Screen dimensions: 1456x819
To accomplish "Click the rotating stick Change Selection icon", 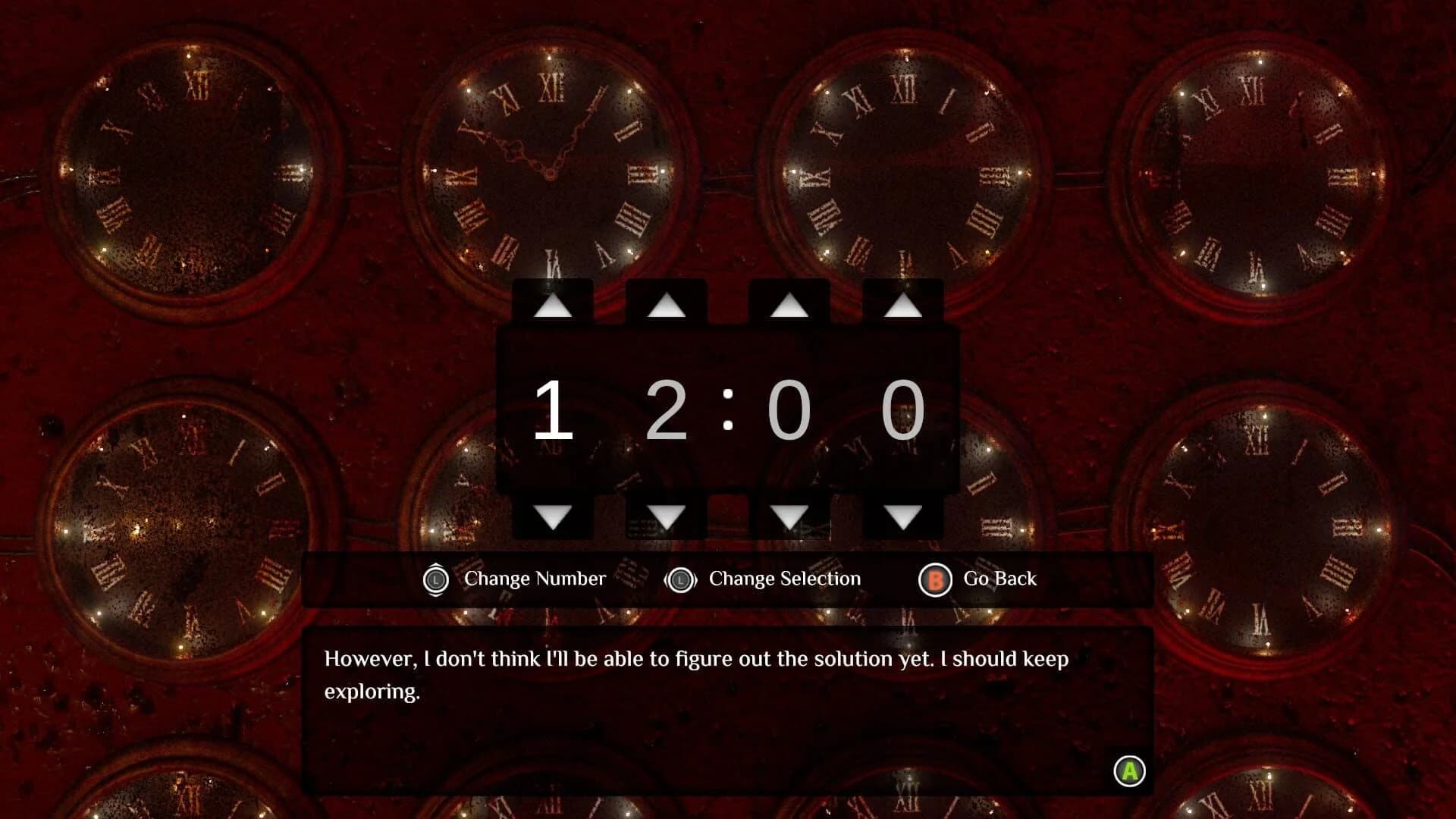I will (x=680, y=579).
